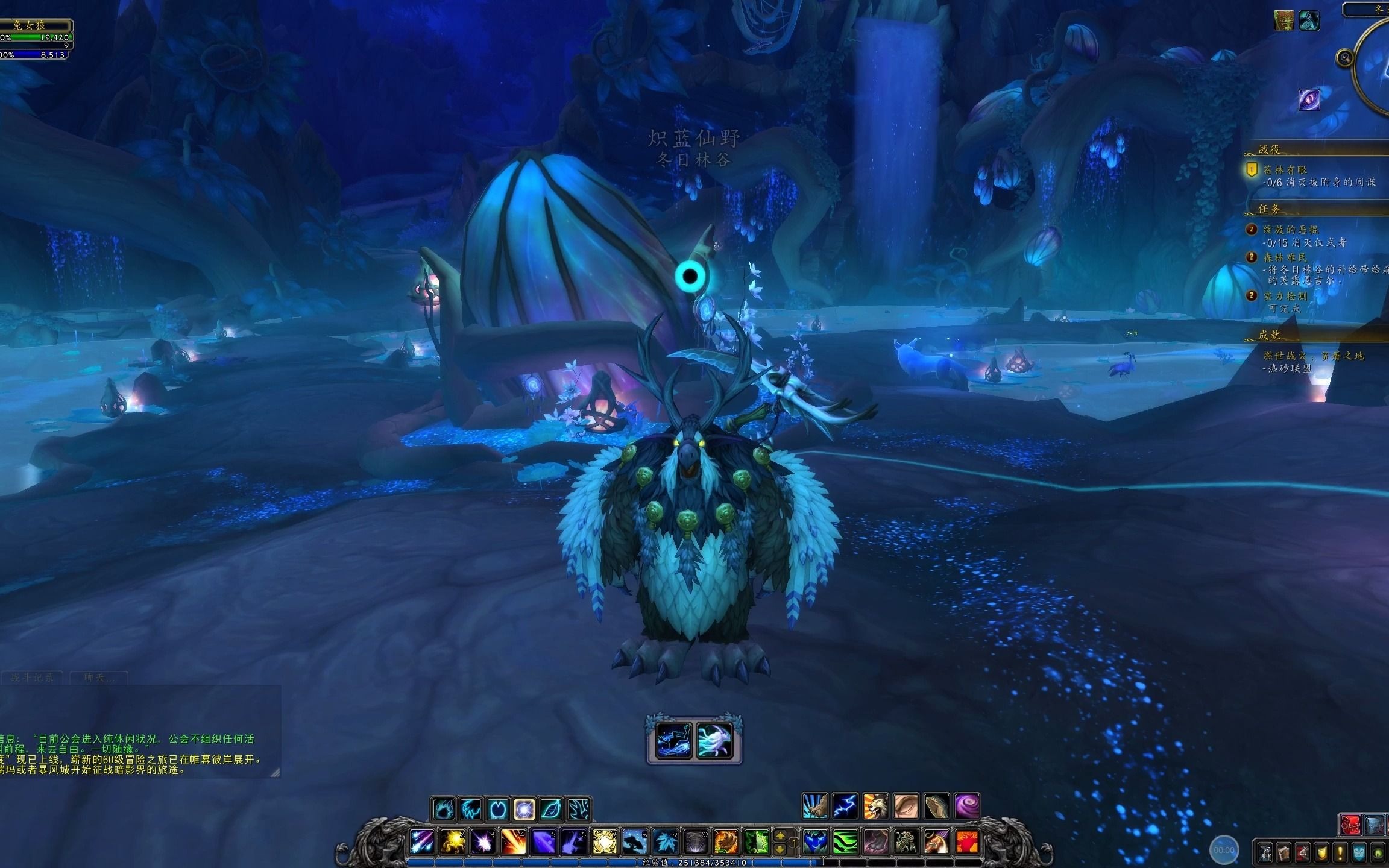Click the minimap magnifier tracking button
This screenshot has width=1389, height=868.
click(x=1344, y=58)
